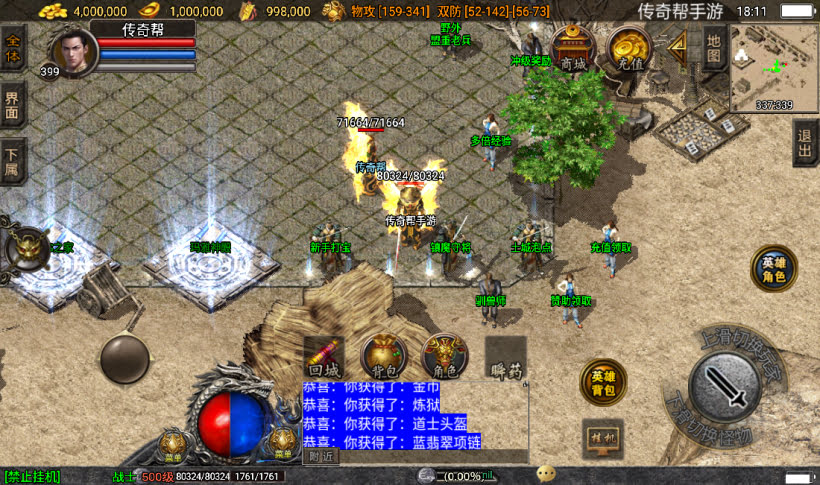Tap the 瞬药 instant potion slot

tap(506, 357)
